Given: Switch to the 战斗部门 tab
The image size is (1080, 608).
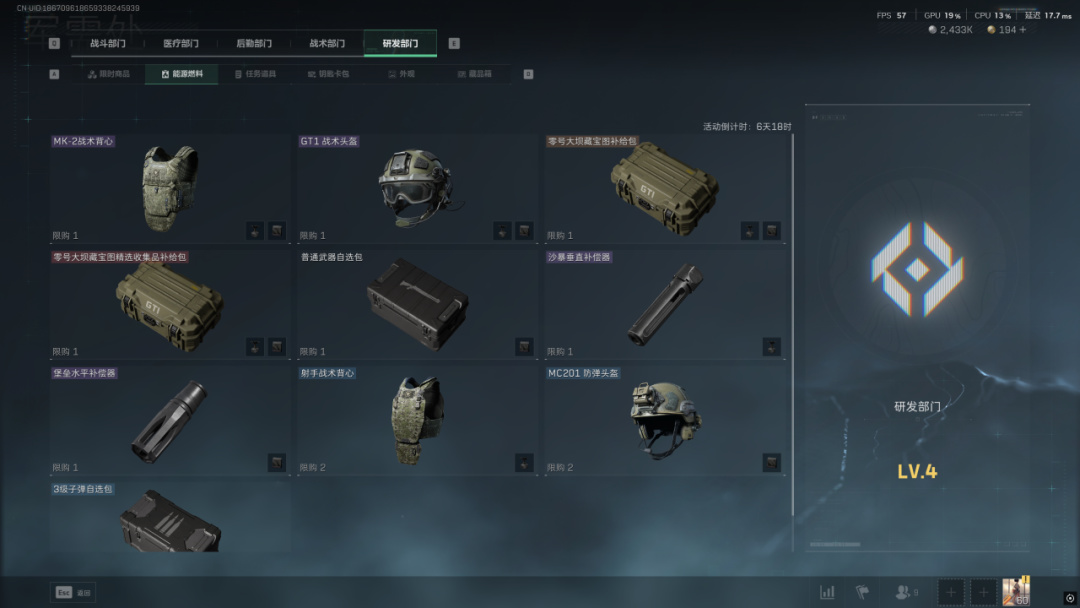Looking at the screenshot, I should point(108,44).
